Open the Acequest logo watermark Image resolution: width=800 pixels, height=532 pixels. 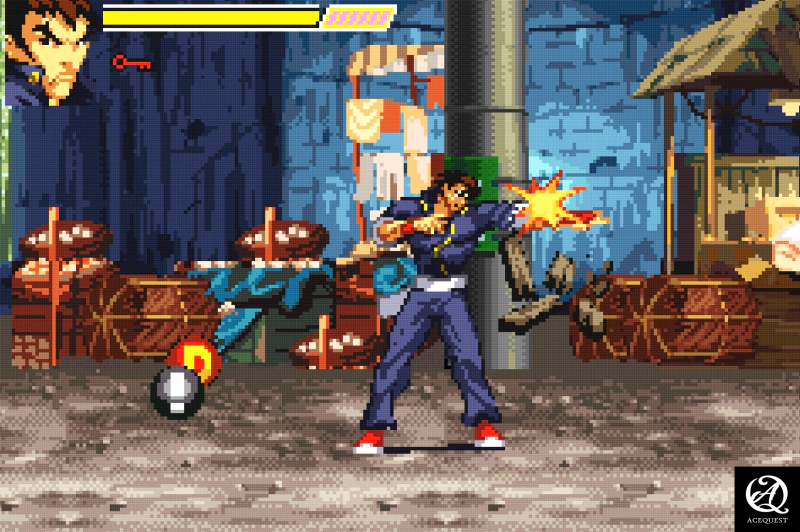pos(766,498)
